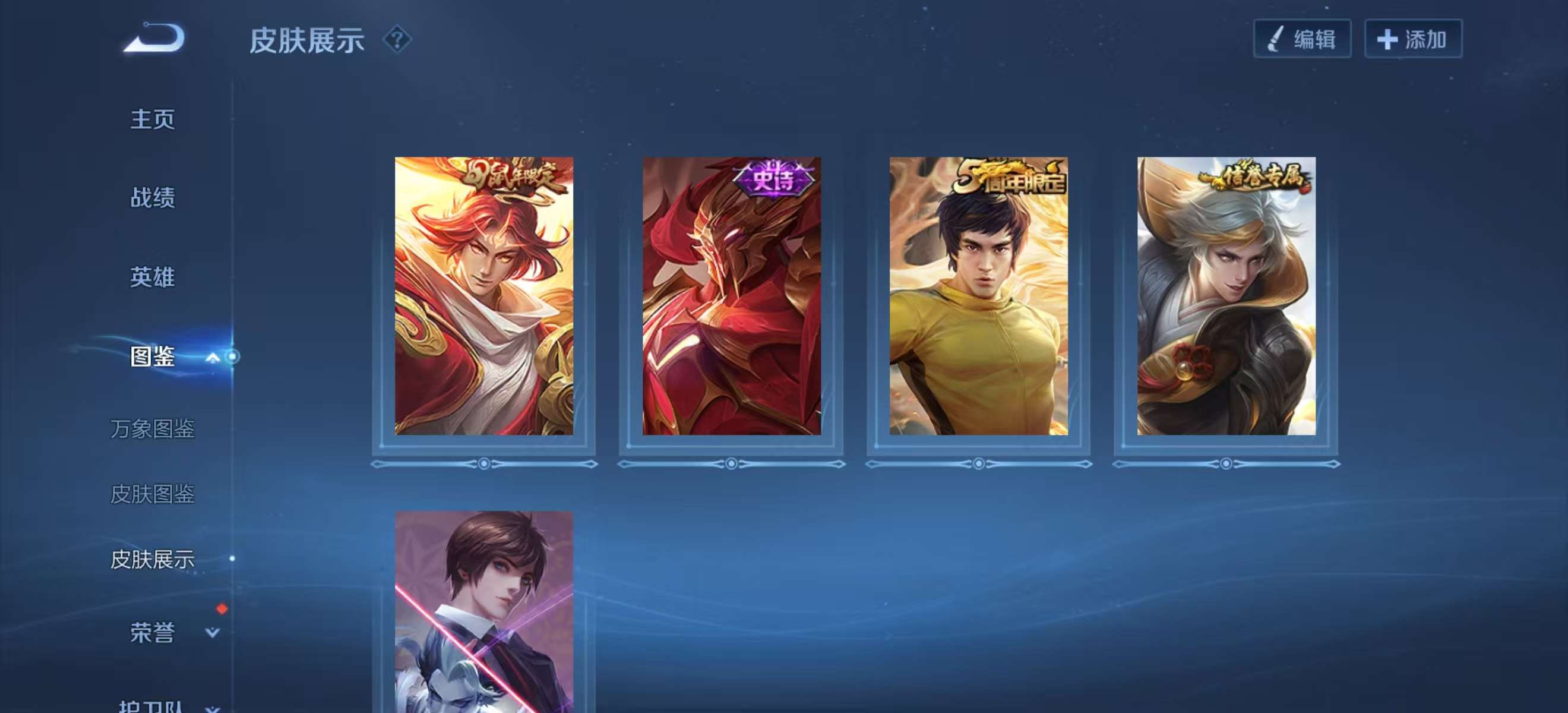Show help via the question mark icon
Screen dimensions: 1568x713
pyautogui.click(x=397, y=40)
